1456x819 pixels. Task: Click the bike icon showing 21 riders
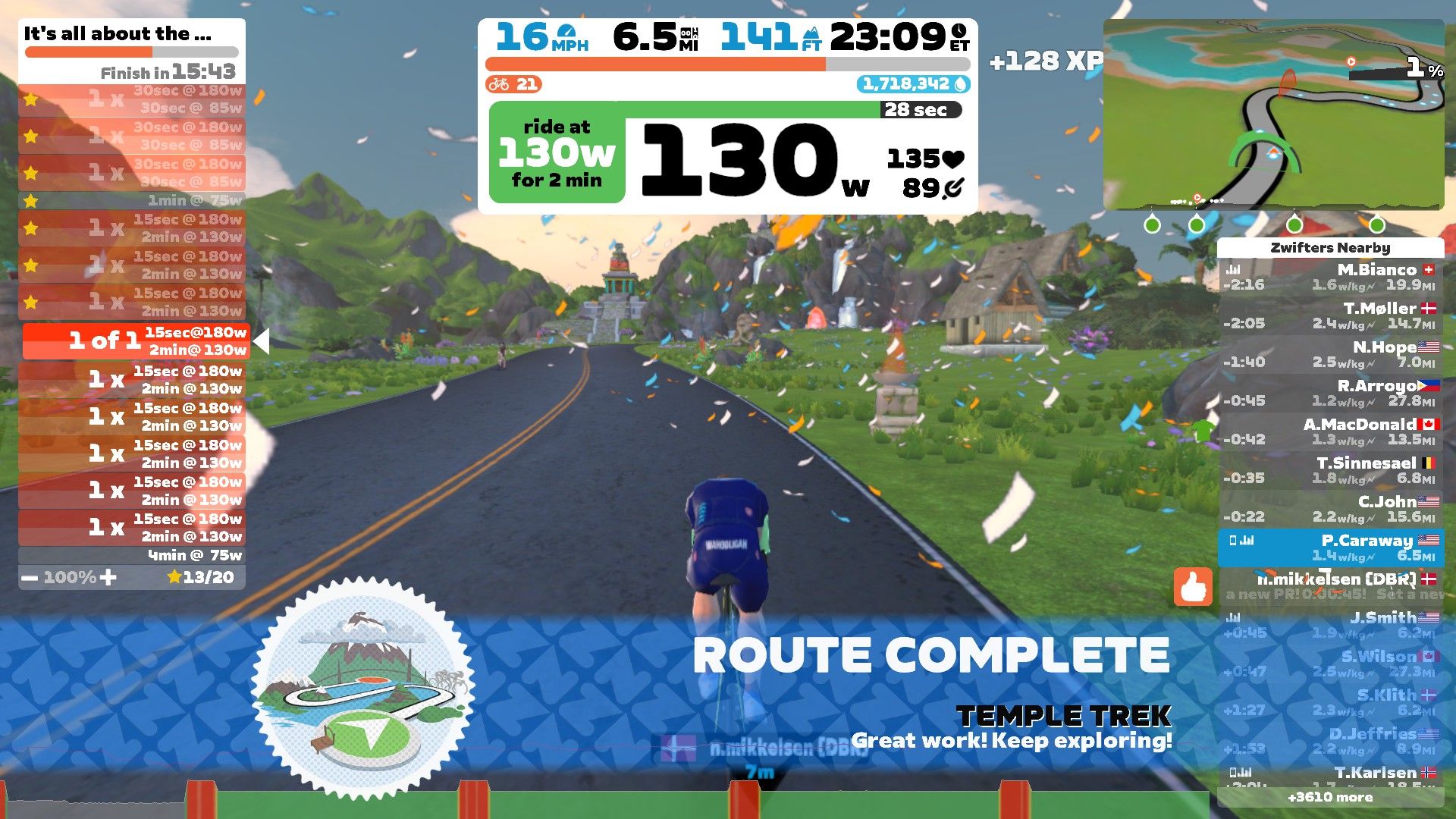pyautogui.click(x=500, y=84)
